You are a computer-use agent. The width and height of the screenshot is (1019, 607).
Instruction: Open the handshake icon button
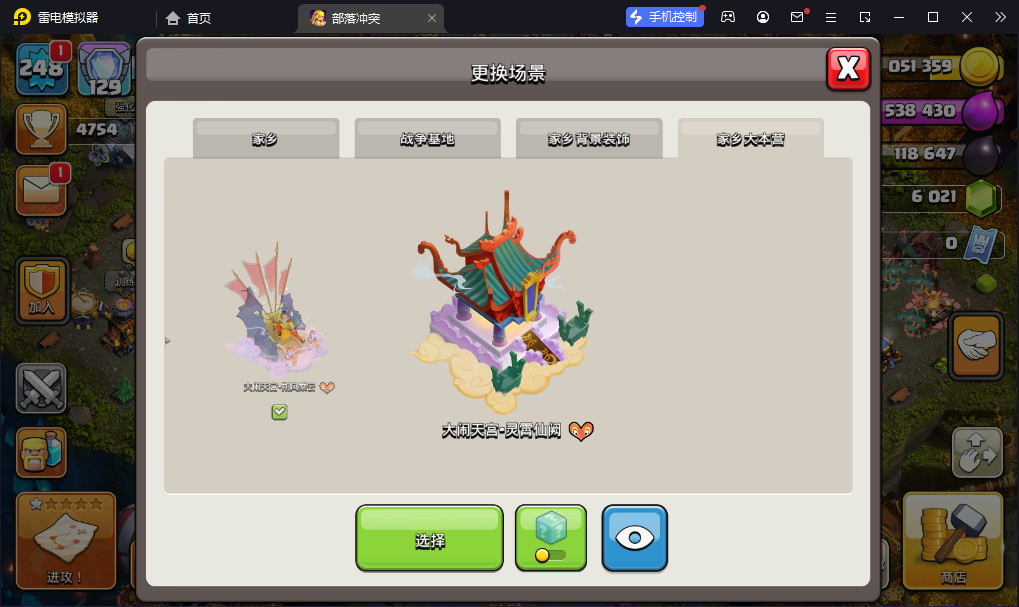click(975, 346)
